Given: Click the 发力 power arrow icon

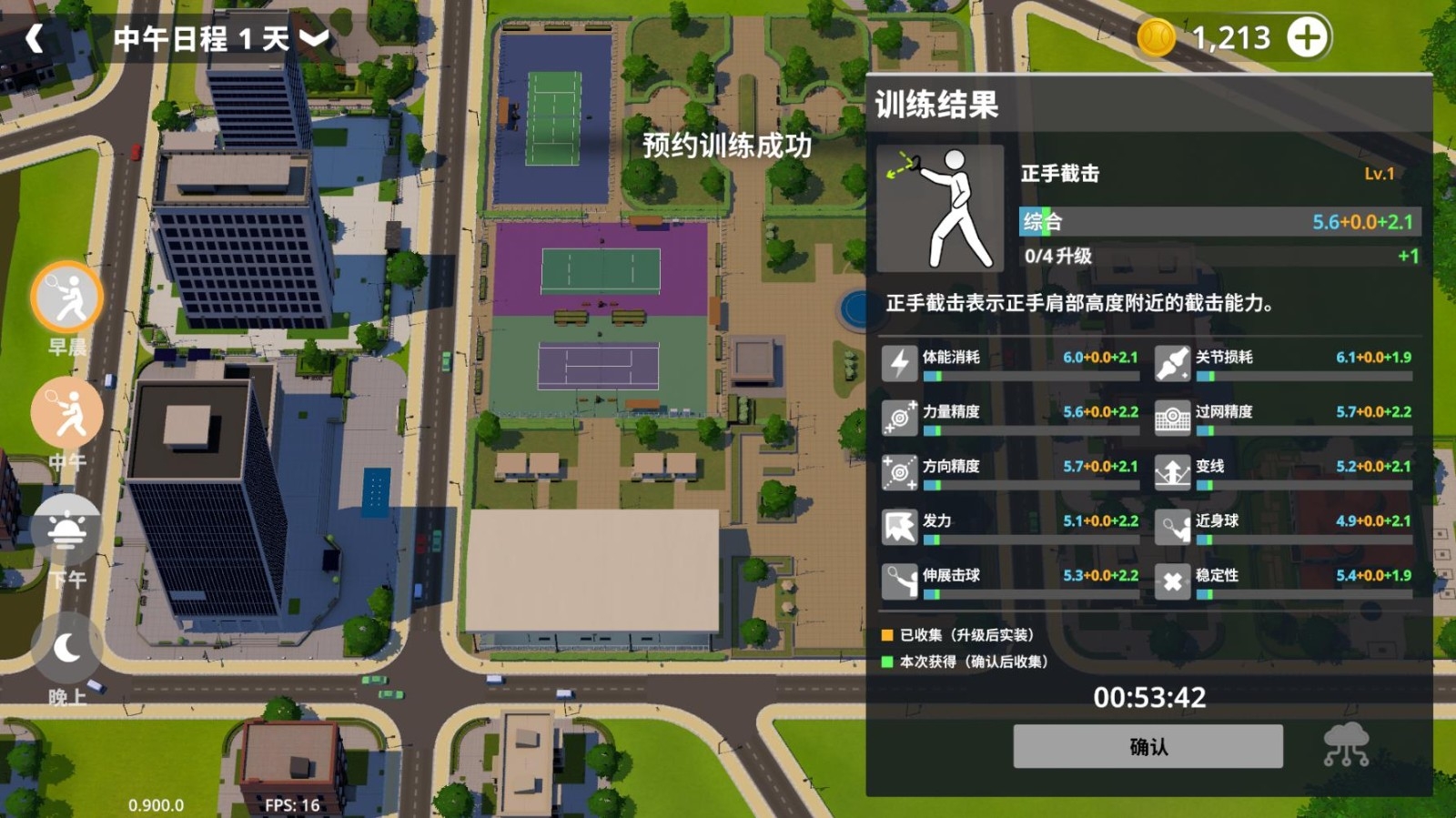Looking at the screenshot, I should coord(899,526).
